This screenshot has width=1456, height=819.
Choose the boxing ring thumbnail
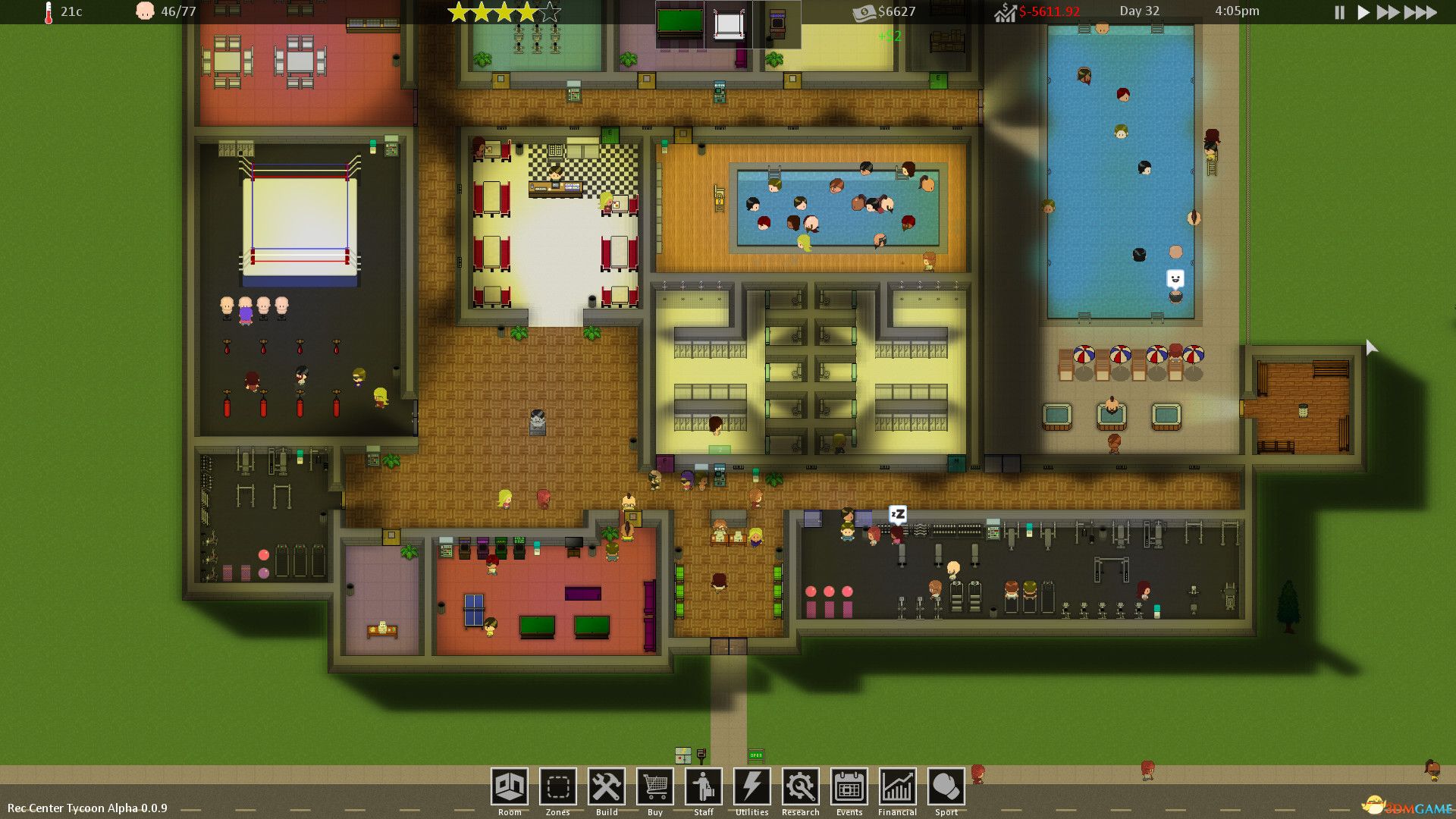click(728, 24)
